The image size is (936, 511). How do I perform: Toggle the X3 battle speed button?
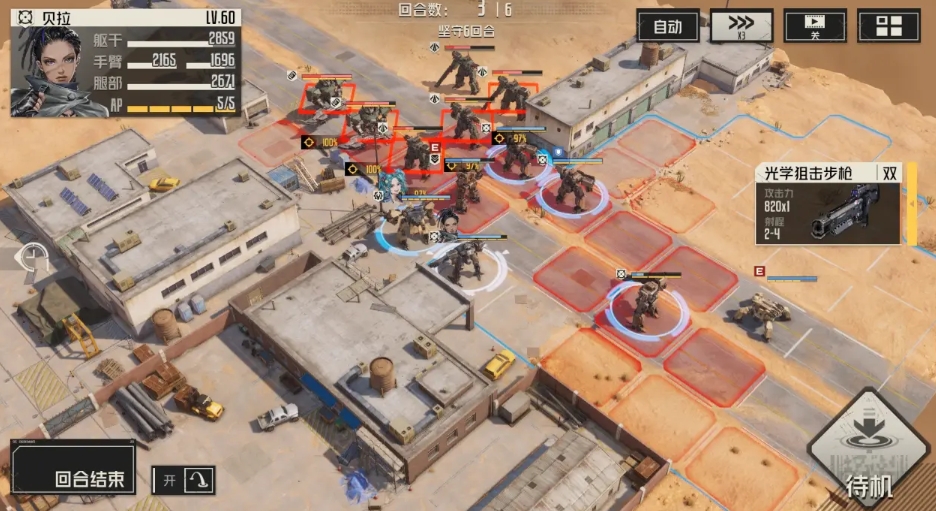pyautogui.click(x=741, y=26)
